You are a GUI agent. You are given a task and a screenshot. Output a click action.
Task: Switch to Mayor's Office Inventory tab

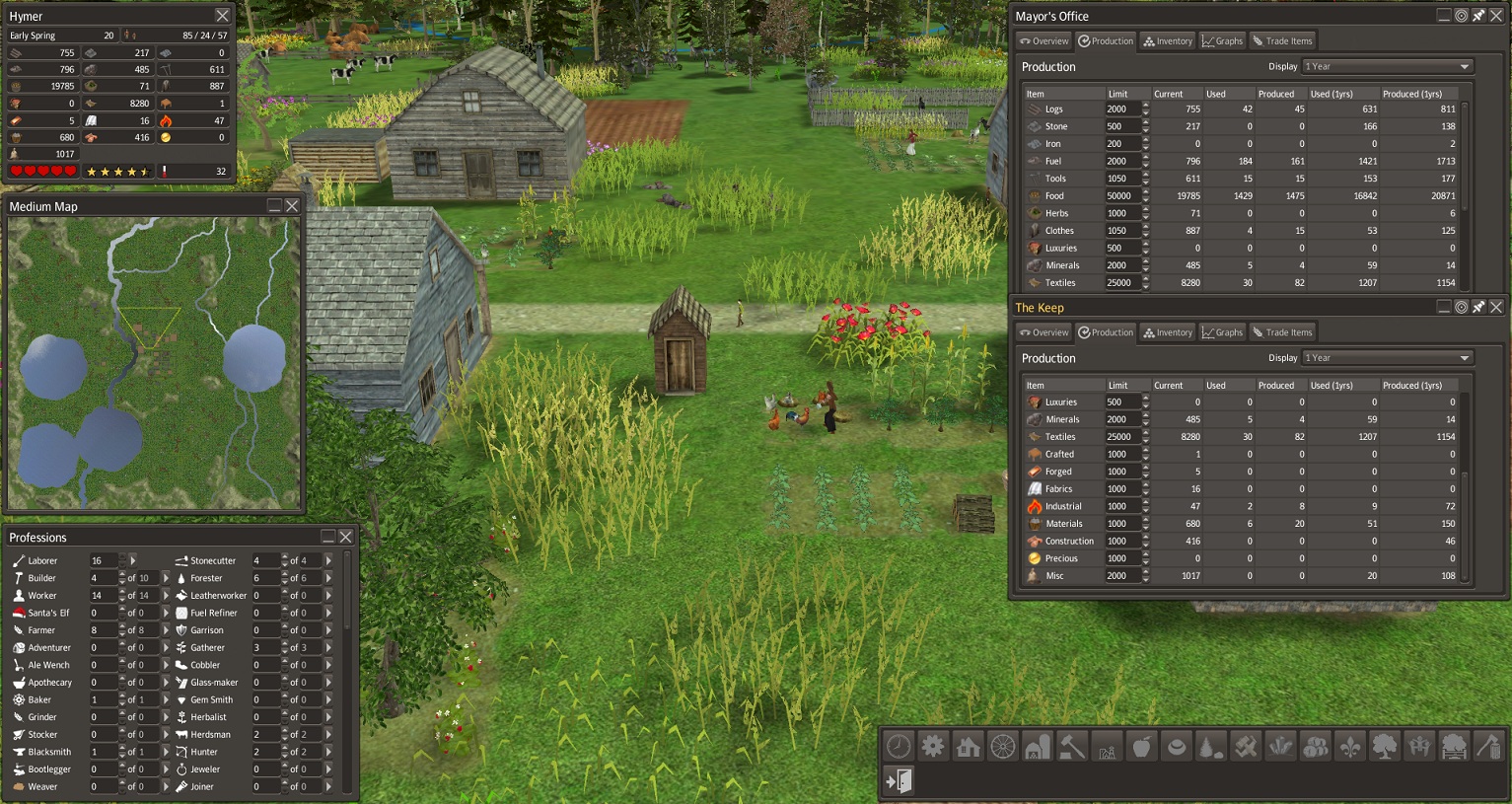1168,41
